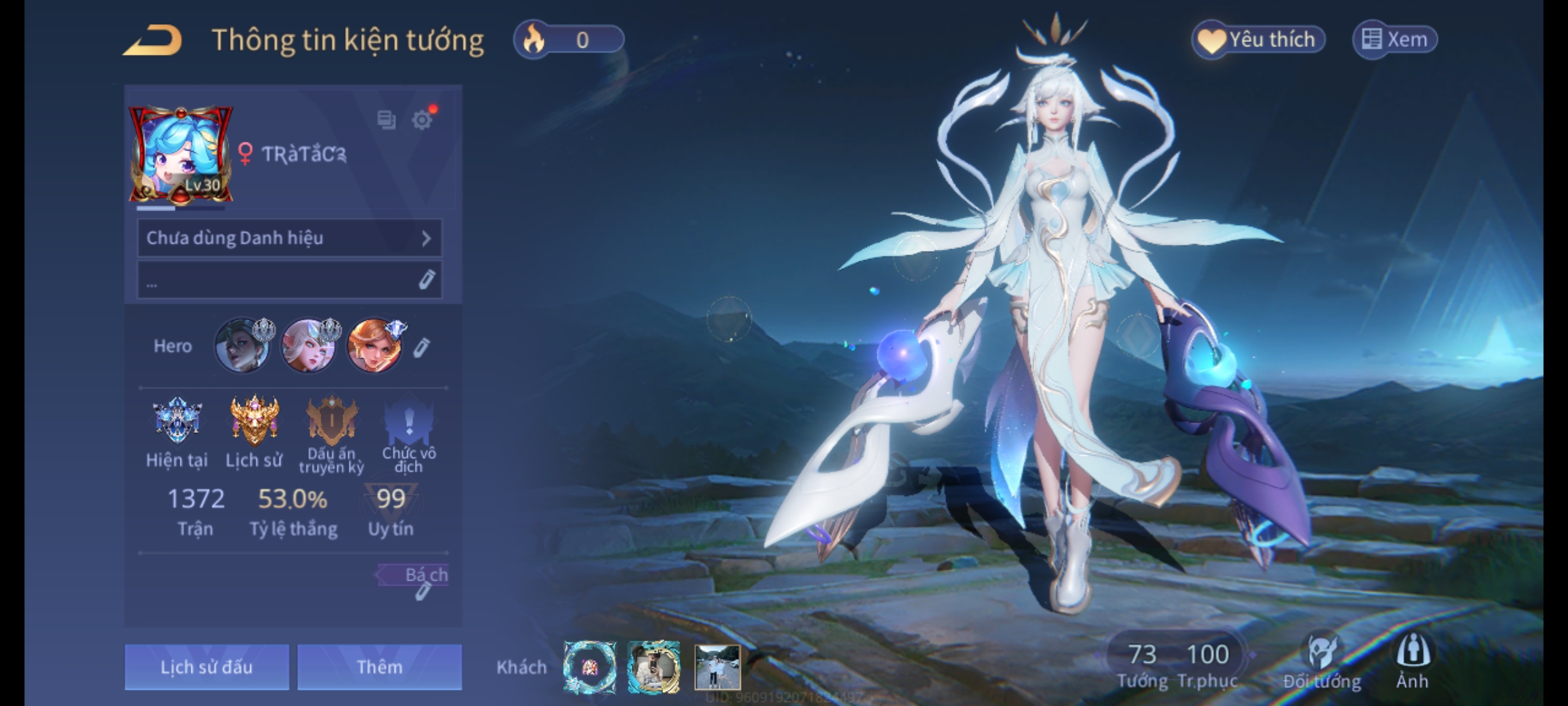Show the Lịch sử rank history badge
1568x706 pixels.
254,422
